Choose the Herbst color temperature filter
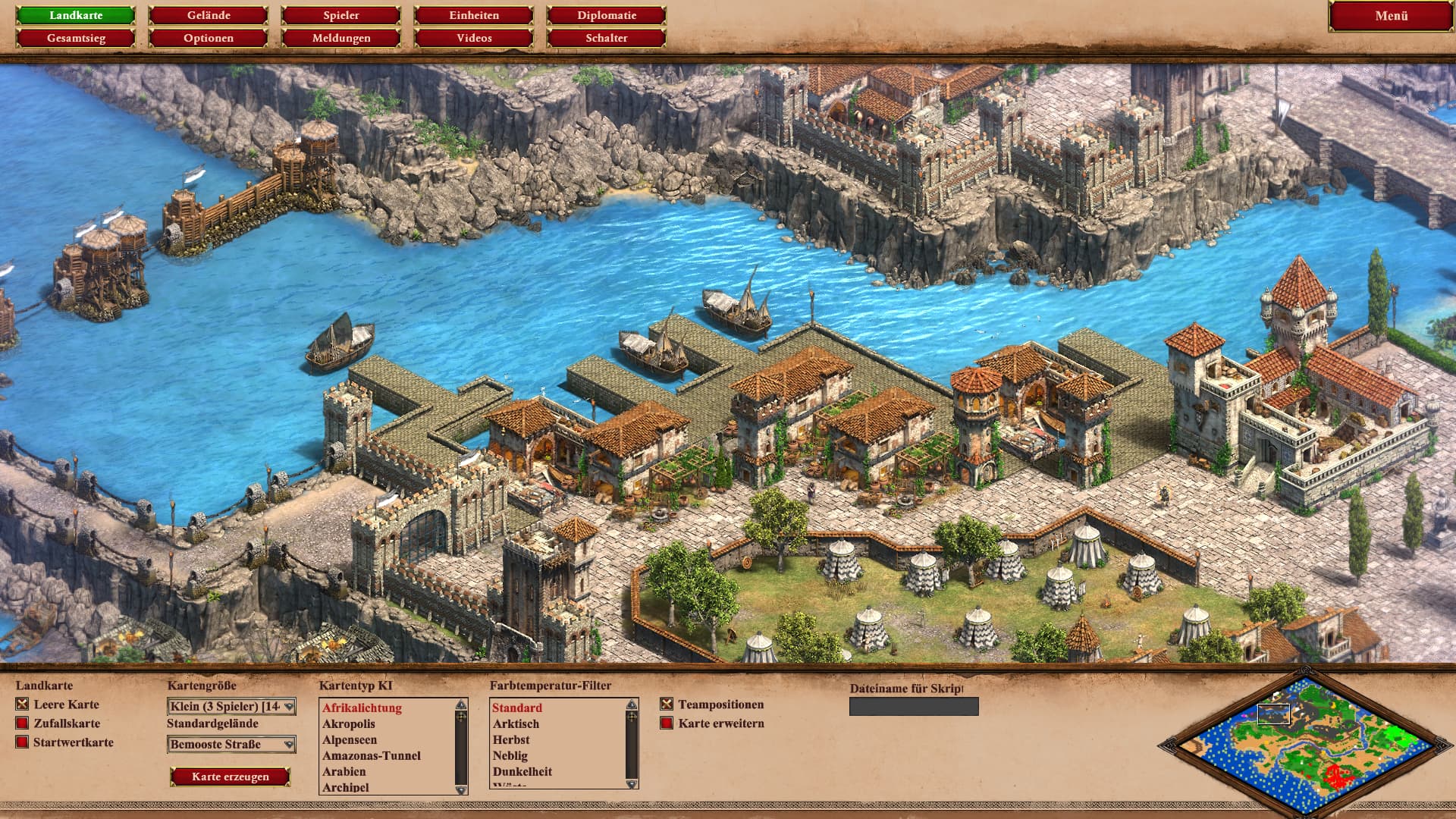The height and width of the screenshot is (819, 1456). [x=511, y=740]
